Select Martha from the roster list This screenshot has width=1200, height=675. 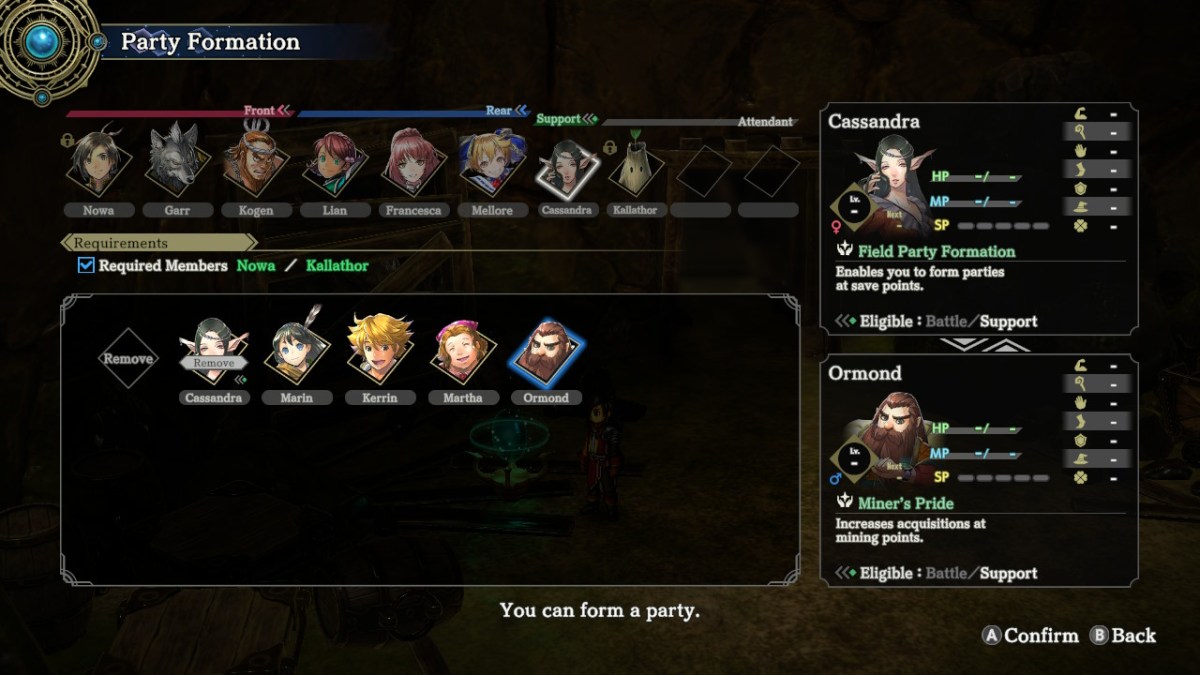click(x=463, y=352)
